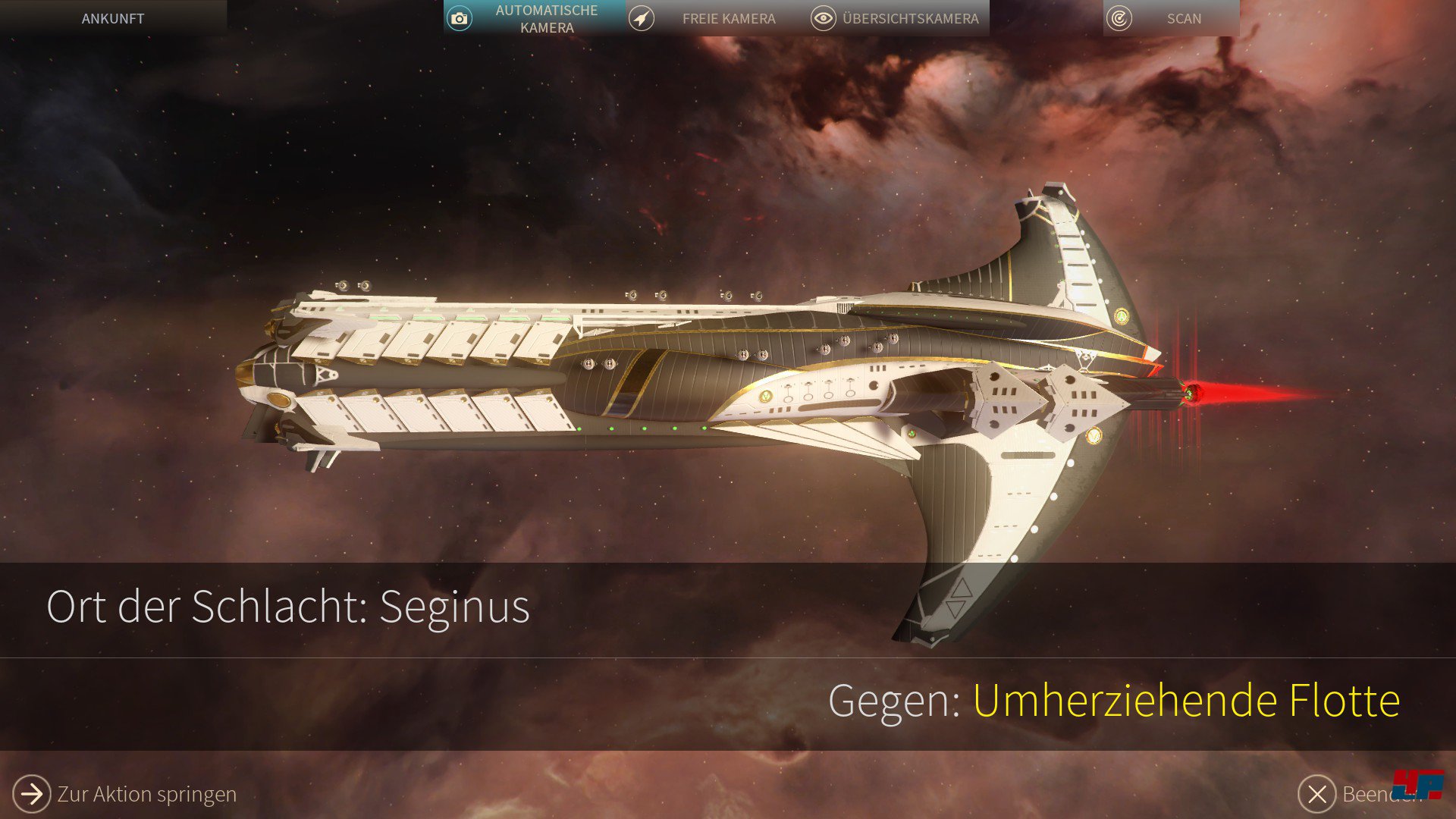The image size is (1456, 819).
Task: Click the Ankunft phase label
Action: pyautogui.click(x=113, y=19)
